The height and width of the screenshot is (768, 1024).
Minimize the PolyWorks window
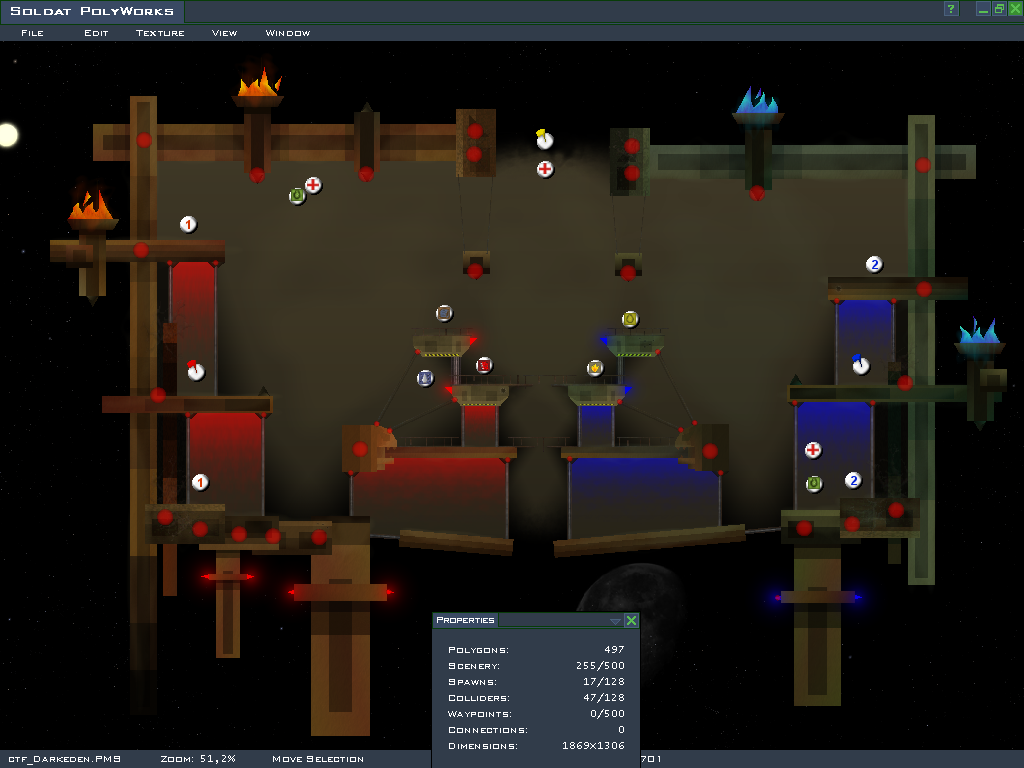(984, 9)
